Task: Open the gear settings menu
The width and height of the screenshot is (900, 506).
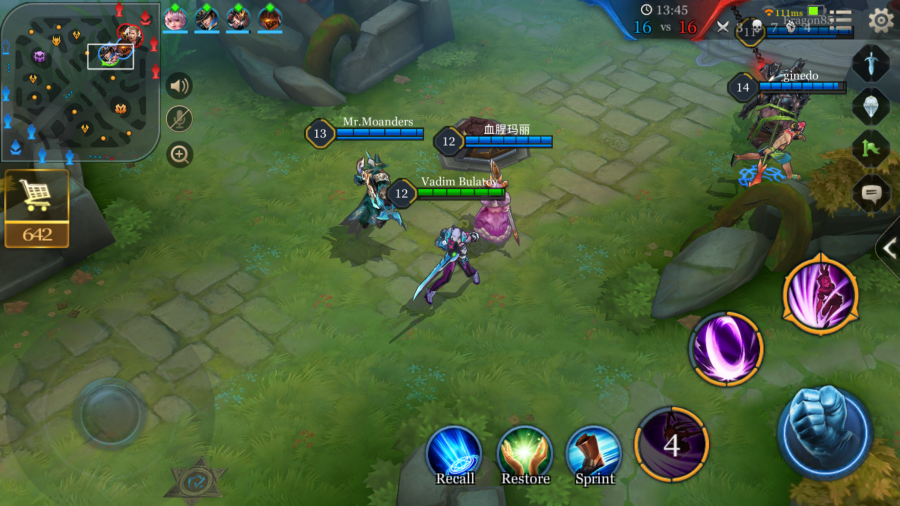Action: (x=880, y=19)
